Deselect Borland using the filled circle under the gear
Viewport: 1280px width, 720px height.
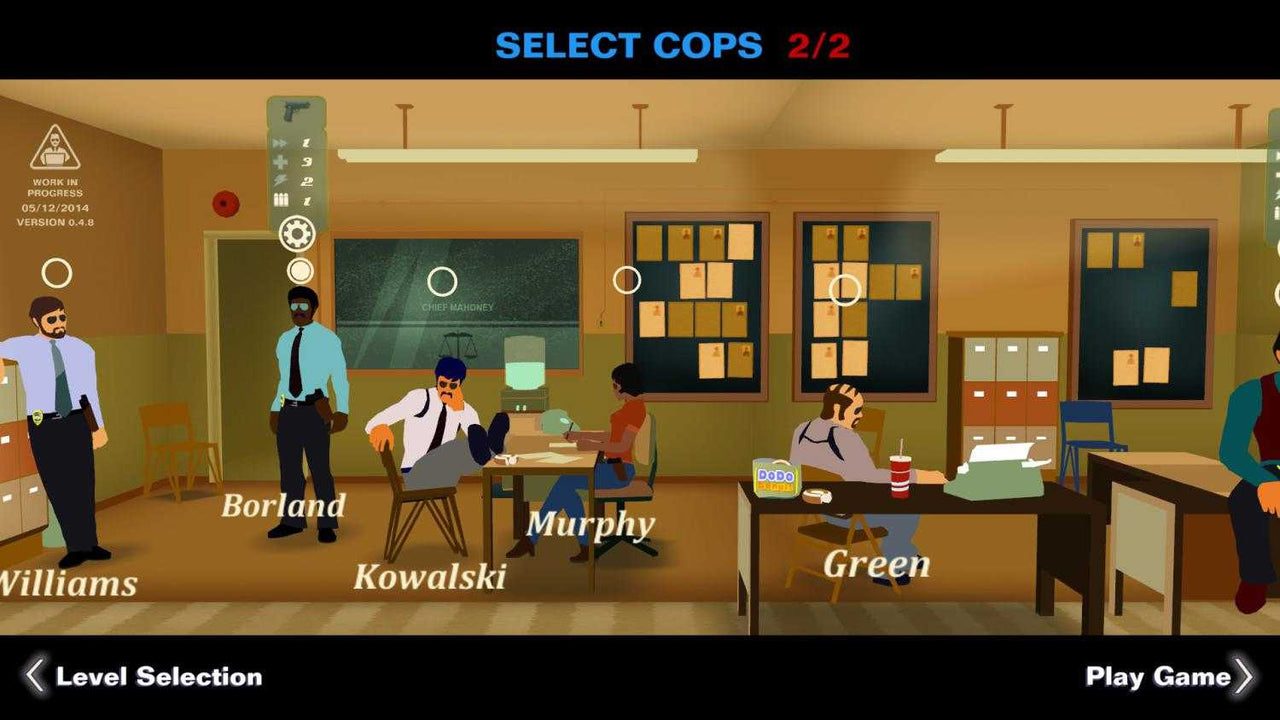pos(300,268)
